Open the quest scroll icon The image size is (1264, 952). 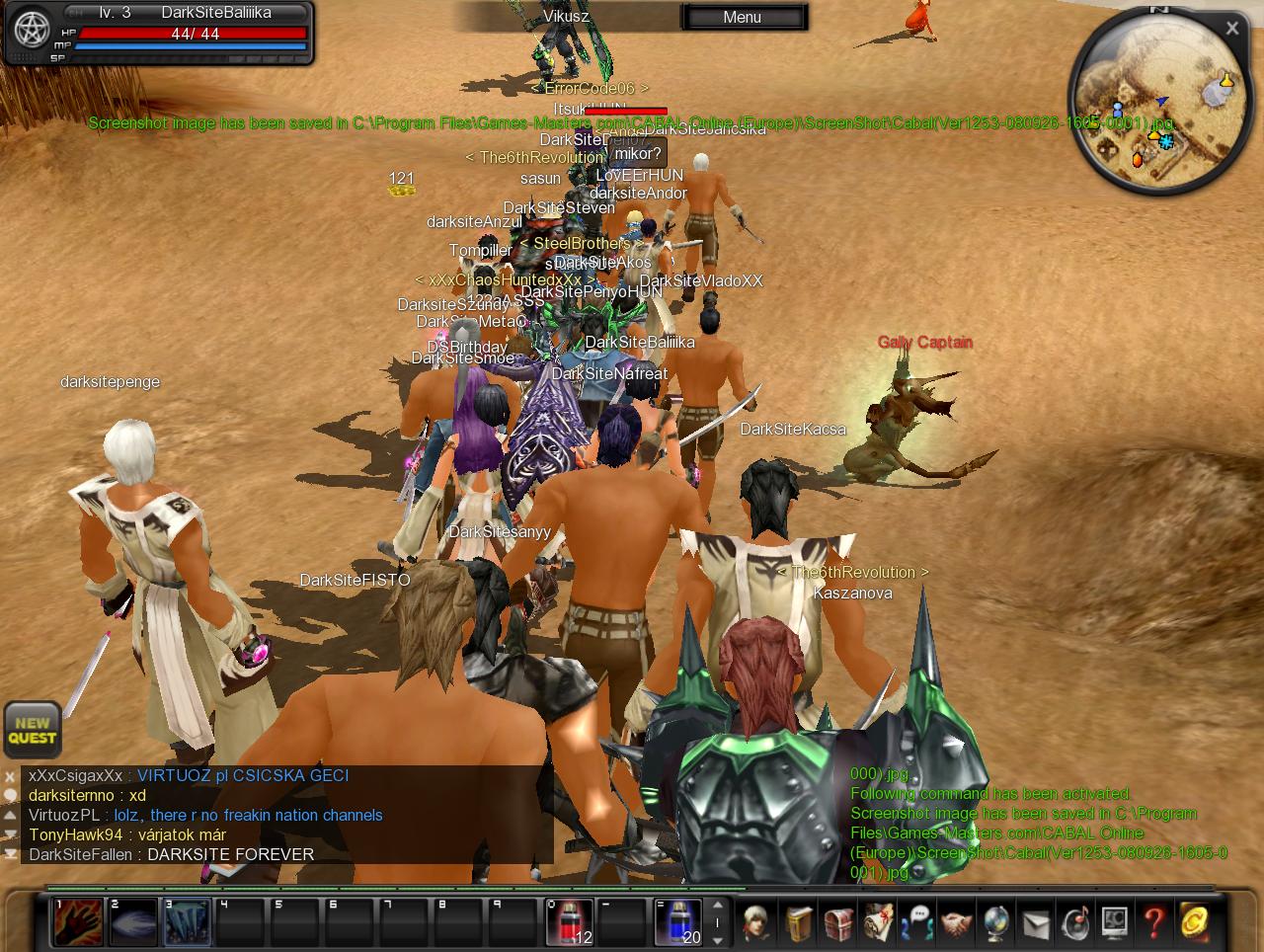(x=878, y=922)
